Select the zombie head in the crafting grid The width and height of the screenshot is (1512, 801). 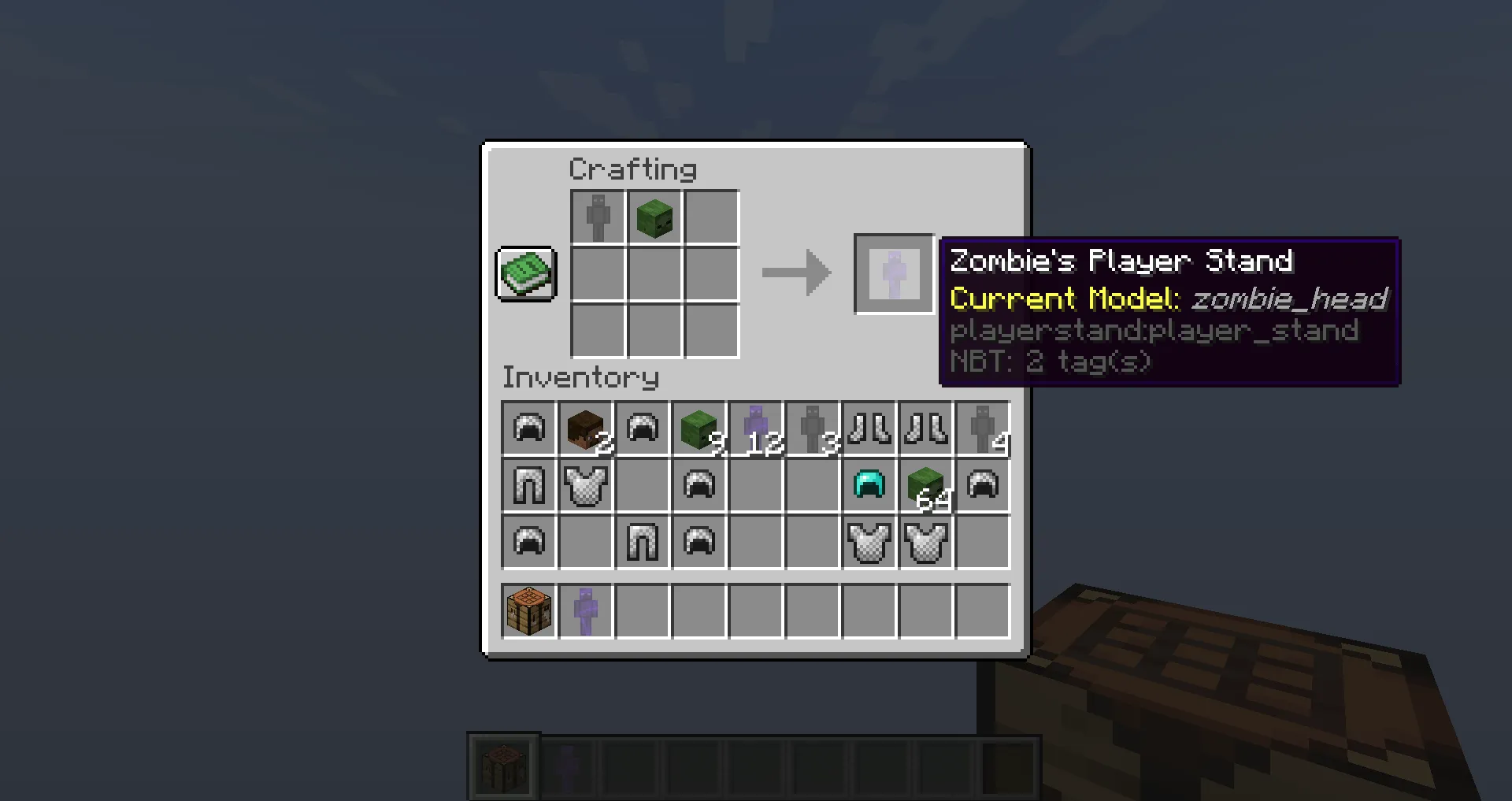[x=654, y=217]
